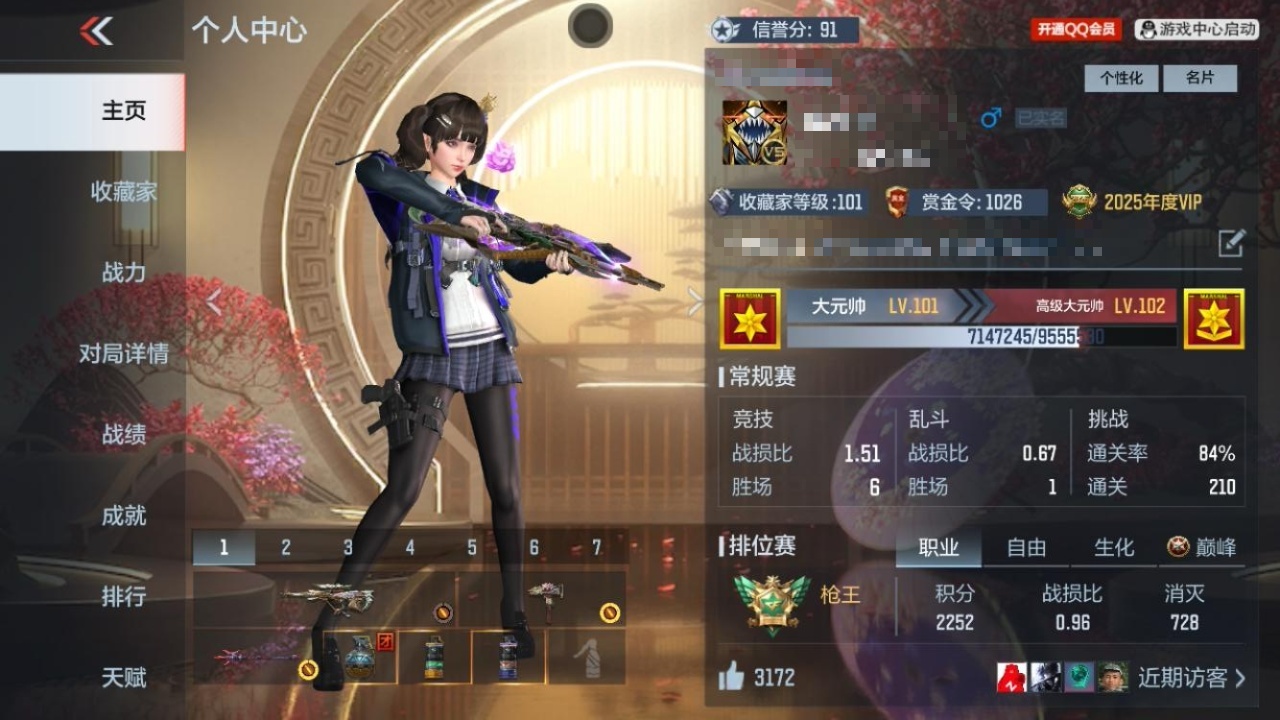Open 近期访客 recent visitors list
The image size is (1280, 720).
[1192, 677]
